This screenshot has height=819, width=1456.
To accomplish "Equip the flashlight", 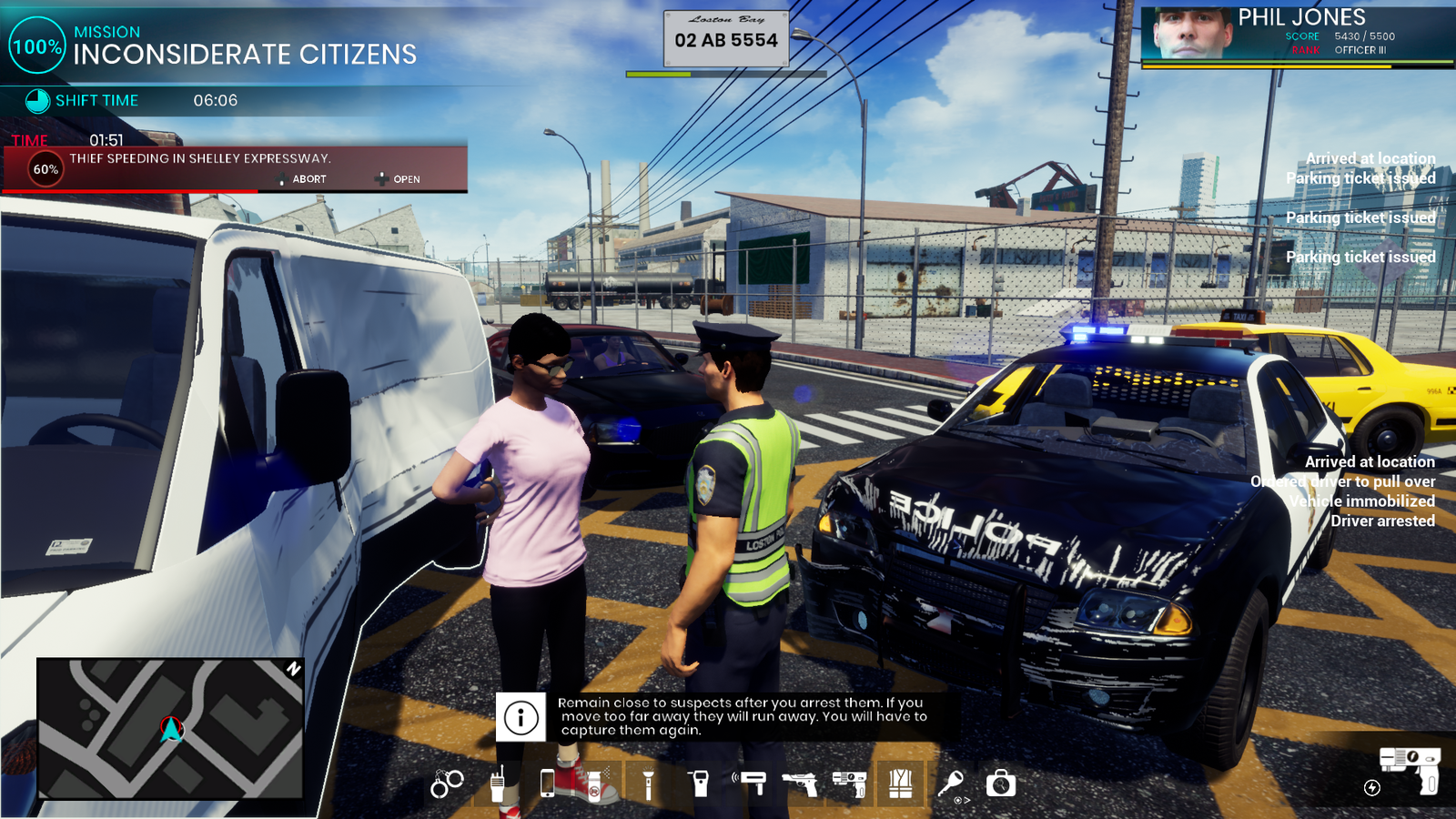I will [x=648, y=784].
